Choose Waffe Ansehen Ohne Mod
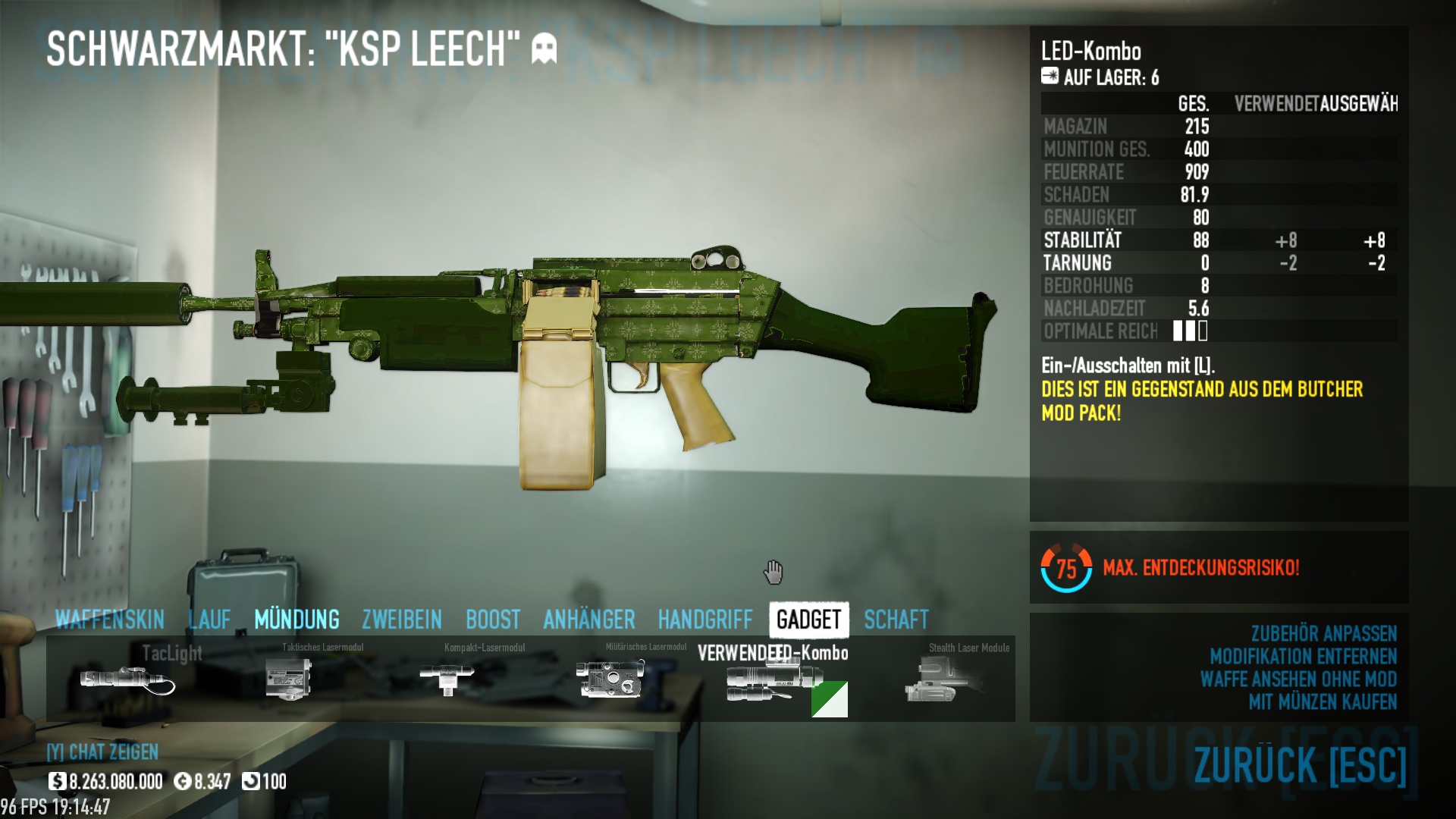 pyautogui.click(x=1298, y=679)
